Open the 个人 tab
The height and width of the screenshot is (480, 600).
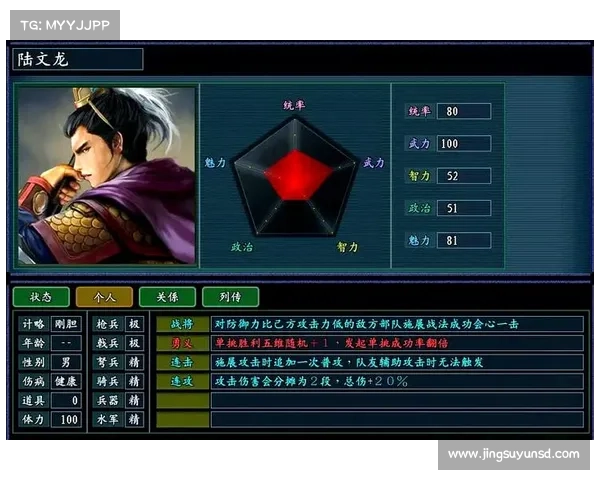104,297
